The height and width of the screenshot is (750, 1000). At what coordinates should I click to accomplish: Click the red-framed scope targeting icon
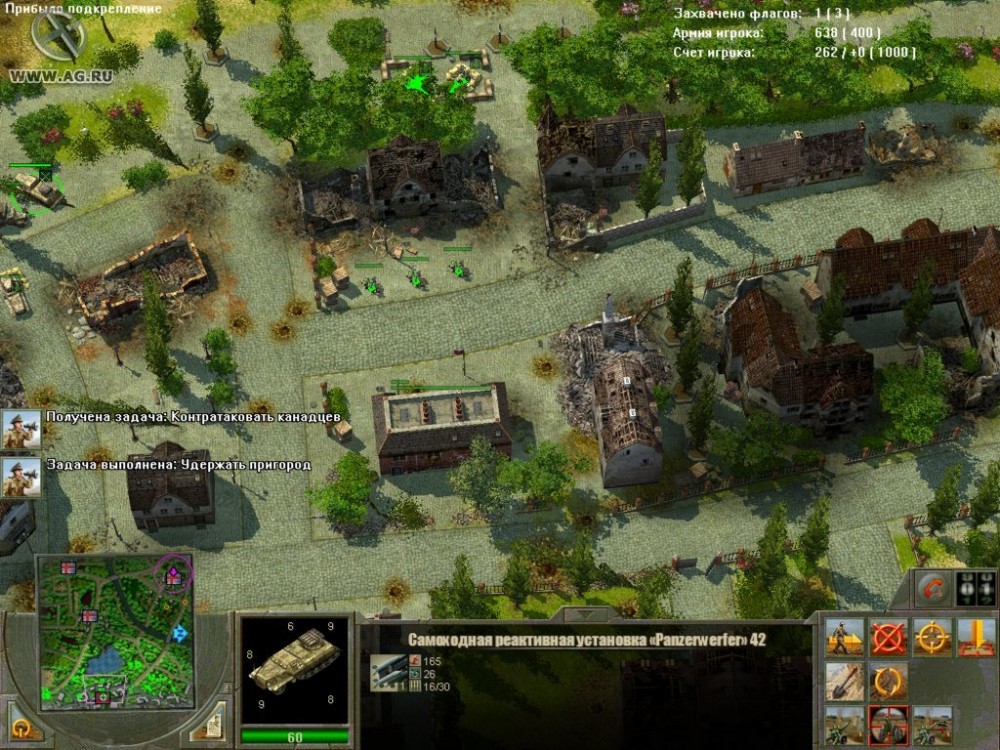[888, 725]
